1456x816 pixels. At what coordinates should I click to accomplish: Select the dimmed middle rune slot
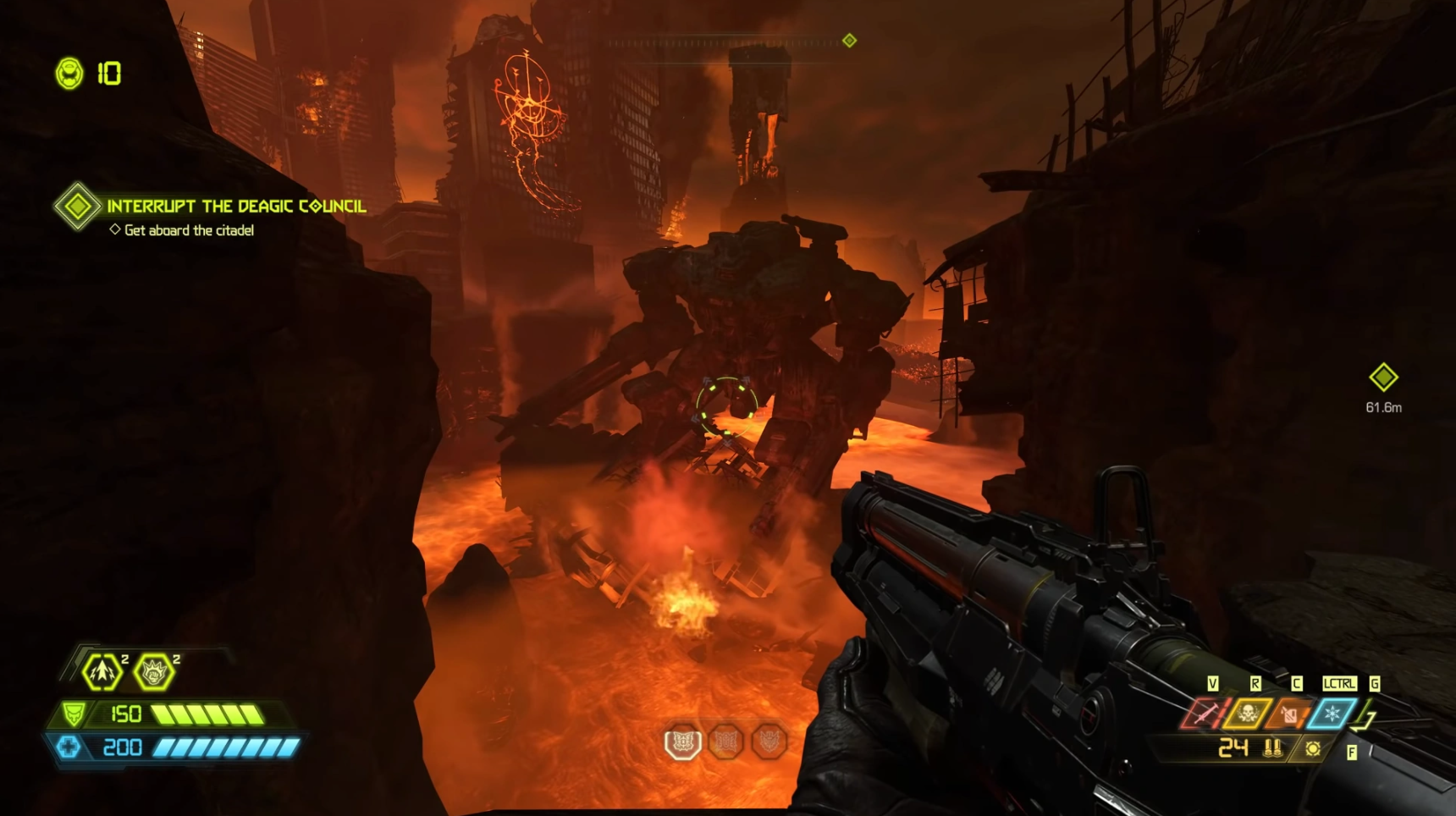(726, 742)
